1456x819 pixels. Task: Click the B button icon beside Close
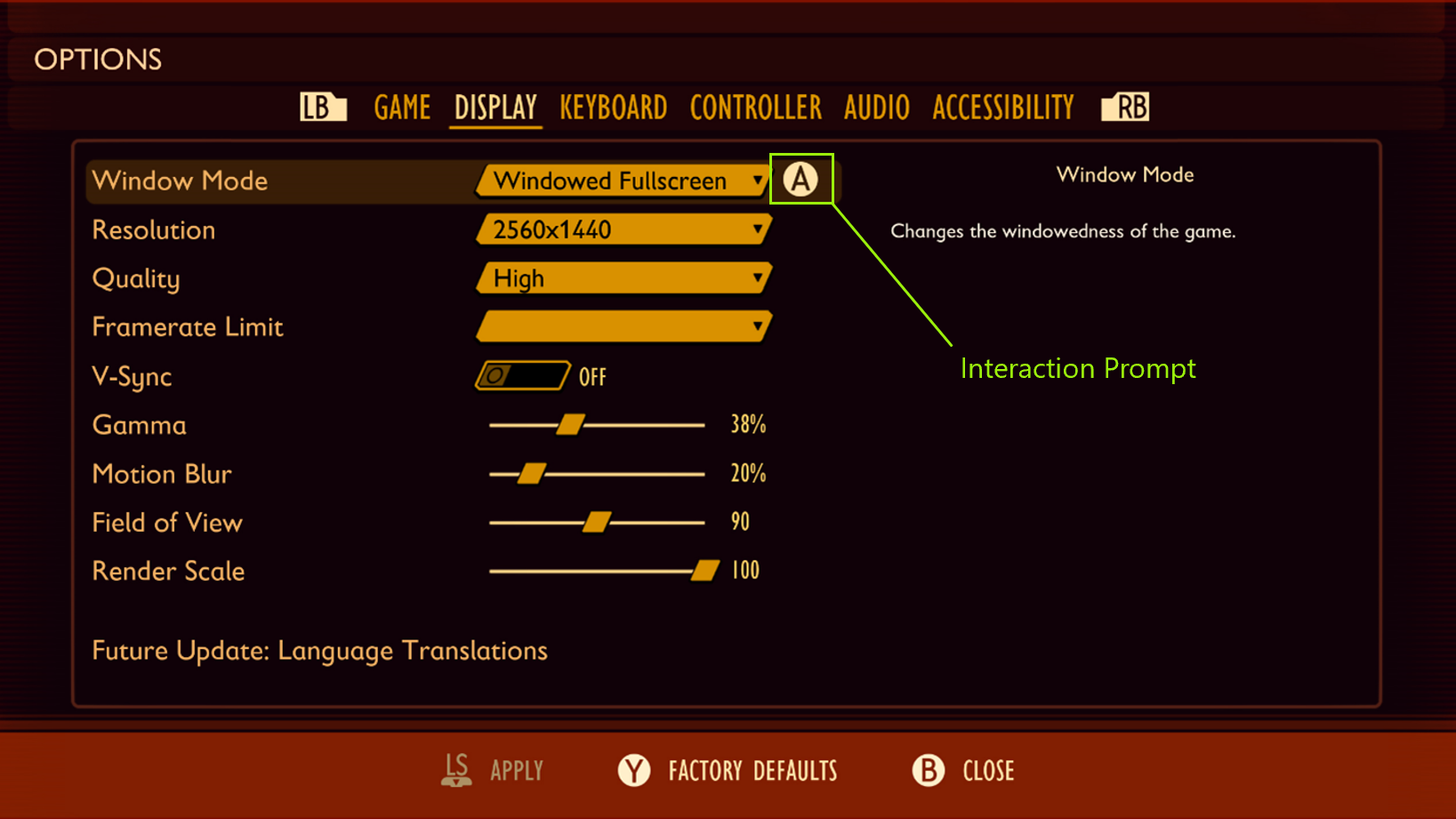tap(928, 771)
